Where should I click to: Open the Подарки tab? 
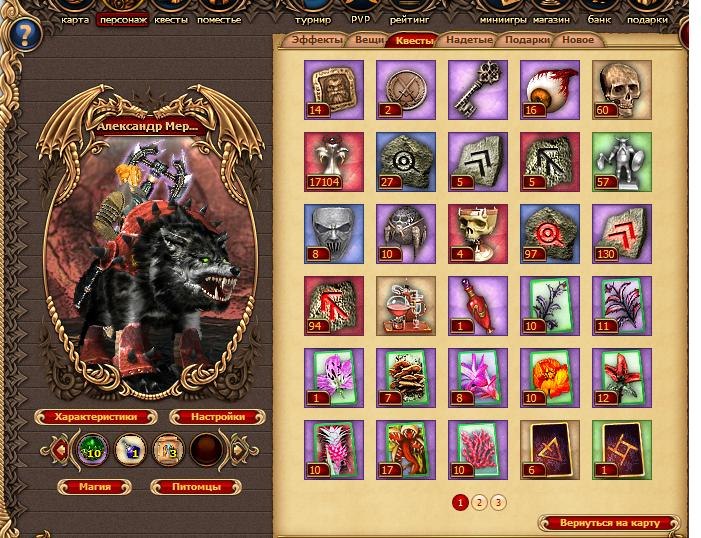[525, 41]
